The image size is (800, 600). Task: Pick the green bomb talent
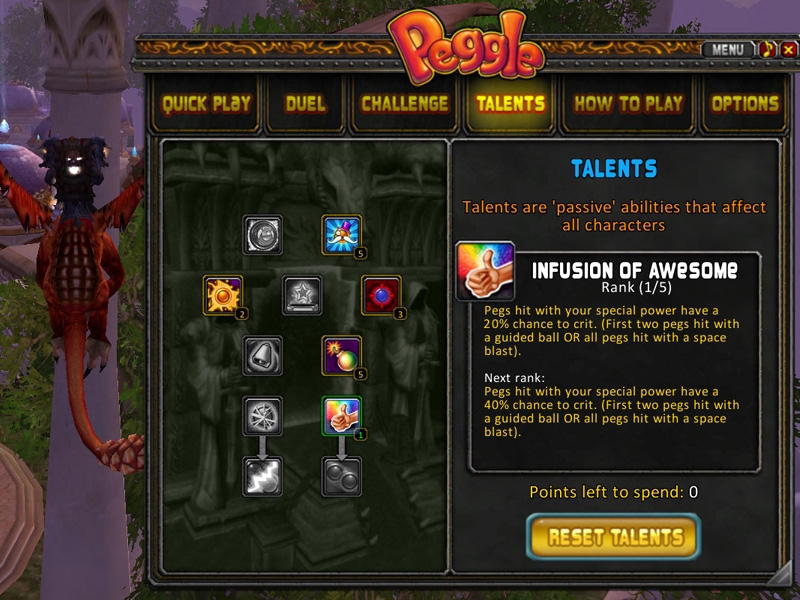[x=342, y=355]
